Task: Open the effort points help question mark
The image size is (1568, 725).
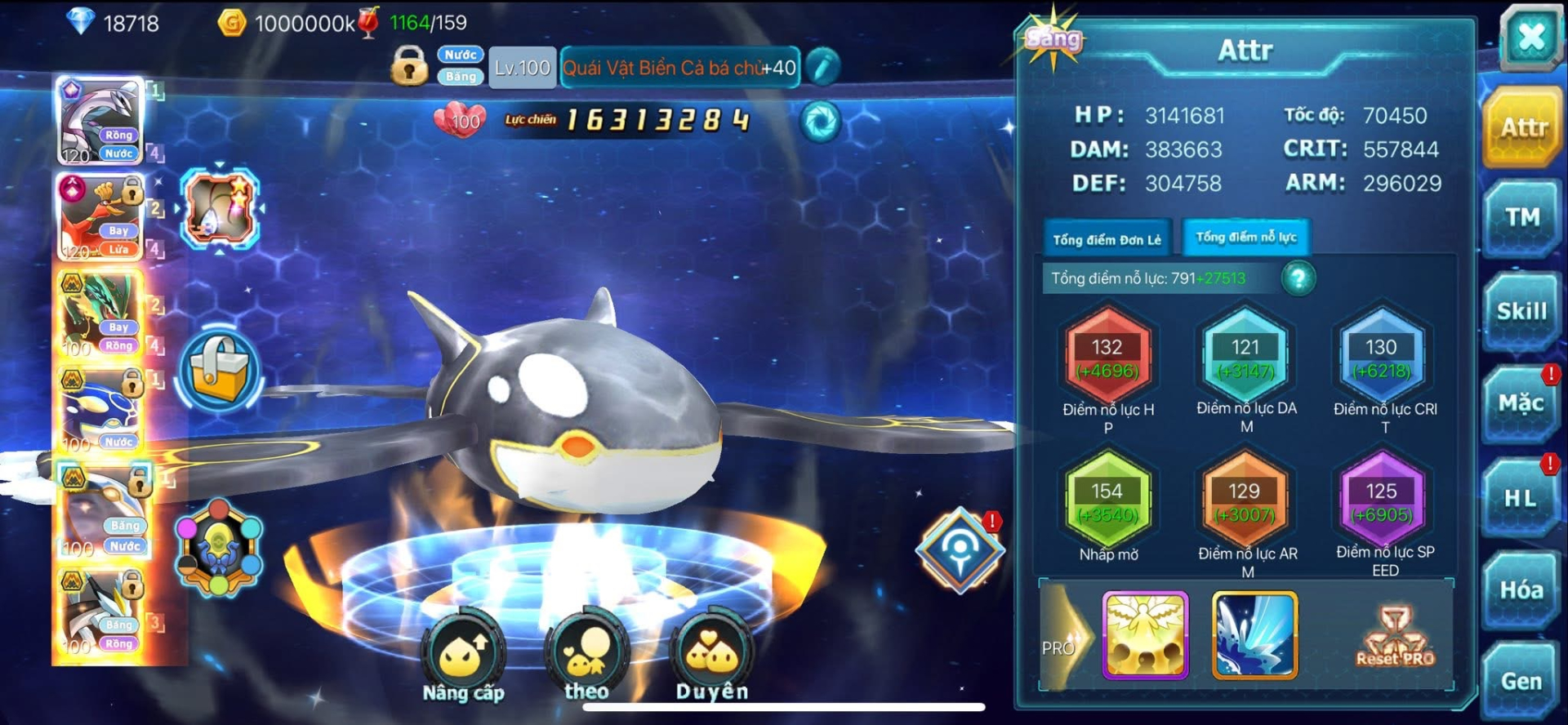Action: [1298, 278]
